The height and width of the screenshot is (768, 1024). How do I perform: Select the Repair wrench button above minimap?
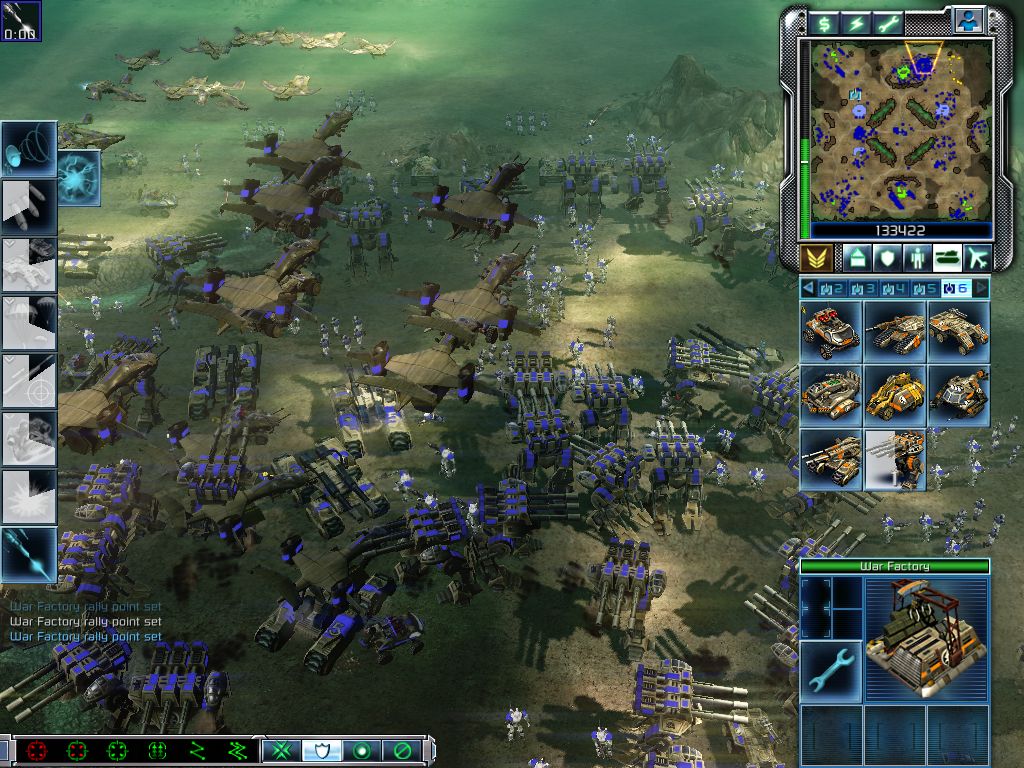(x=889, y=23)
